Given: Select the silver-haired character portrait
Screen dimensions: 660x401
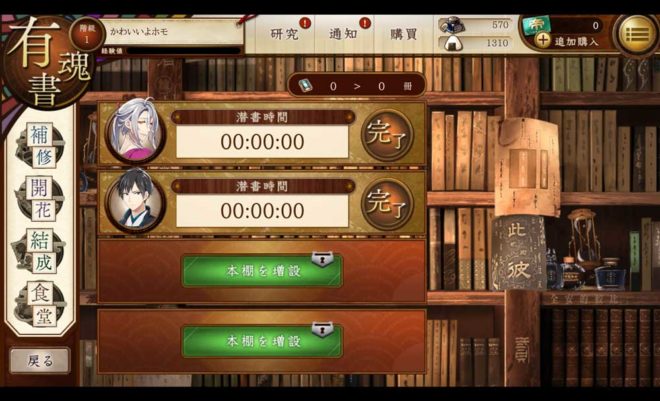Looking at the screenshot, I should (x=134, y=131).
